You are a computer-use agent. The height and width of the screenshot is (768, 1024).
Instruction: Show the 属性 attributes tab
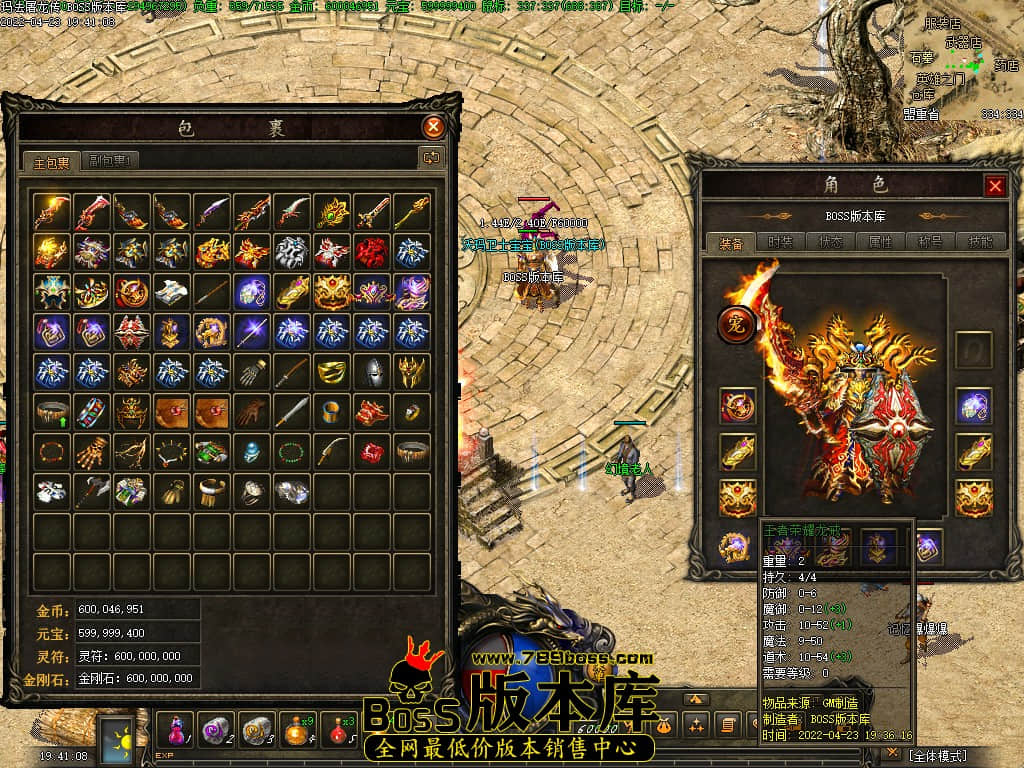tap(880, 242)
